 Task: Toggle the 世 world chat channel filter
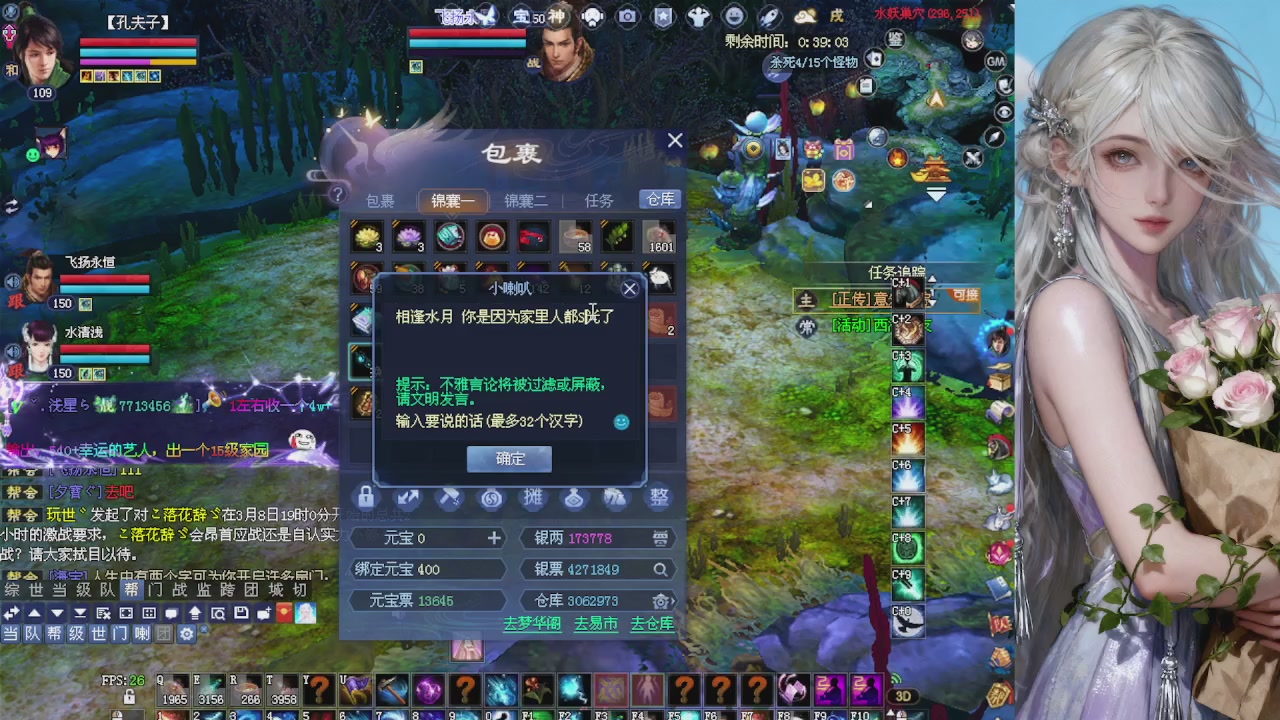99,635
